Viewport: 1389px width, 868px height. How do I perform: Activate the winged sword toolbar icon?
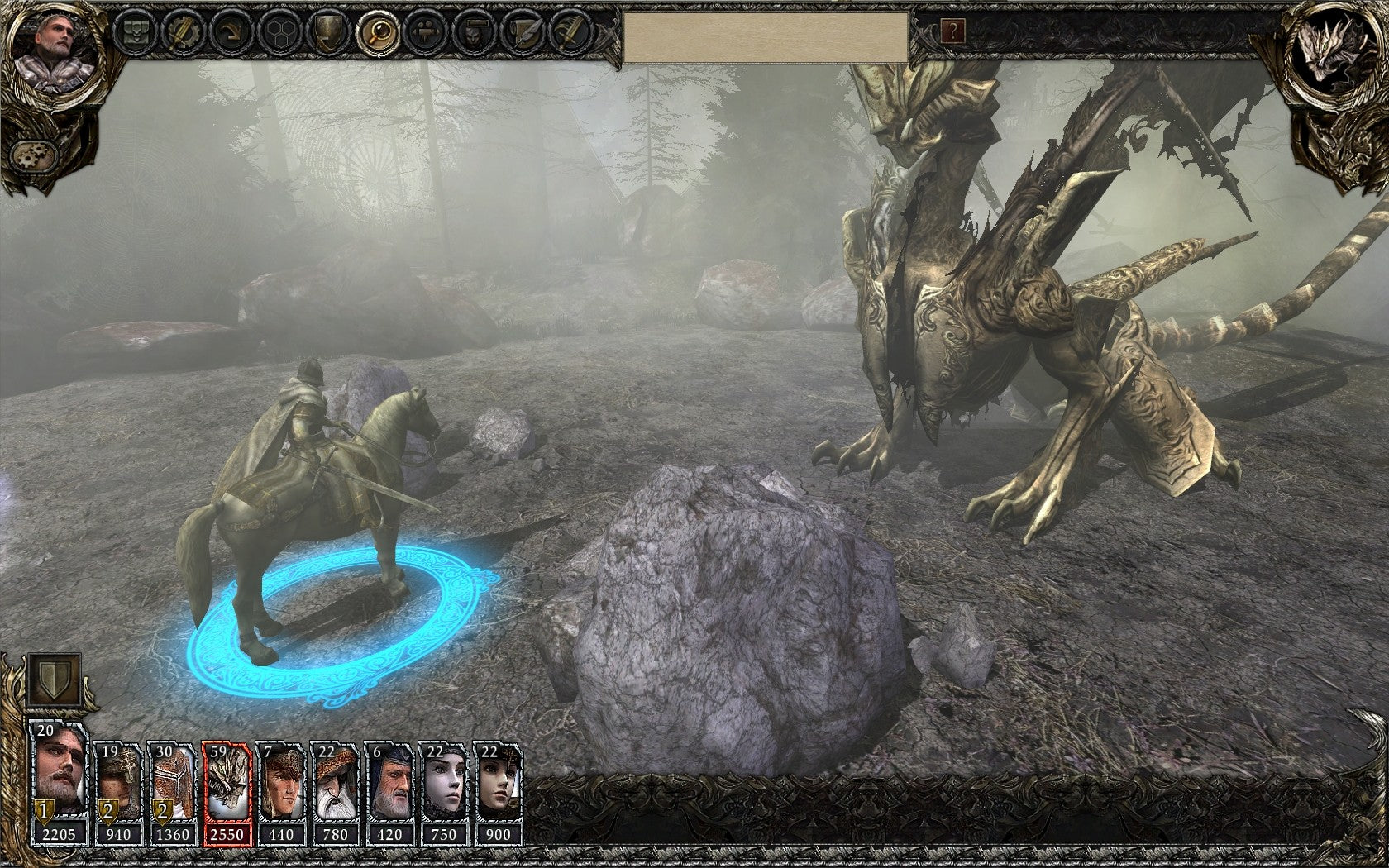pyautogui.click(x=571, y=33)
